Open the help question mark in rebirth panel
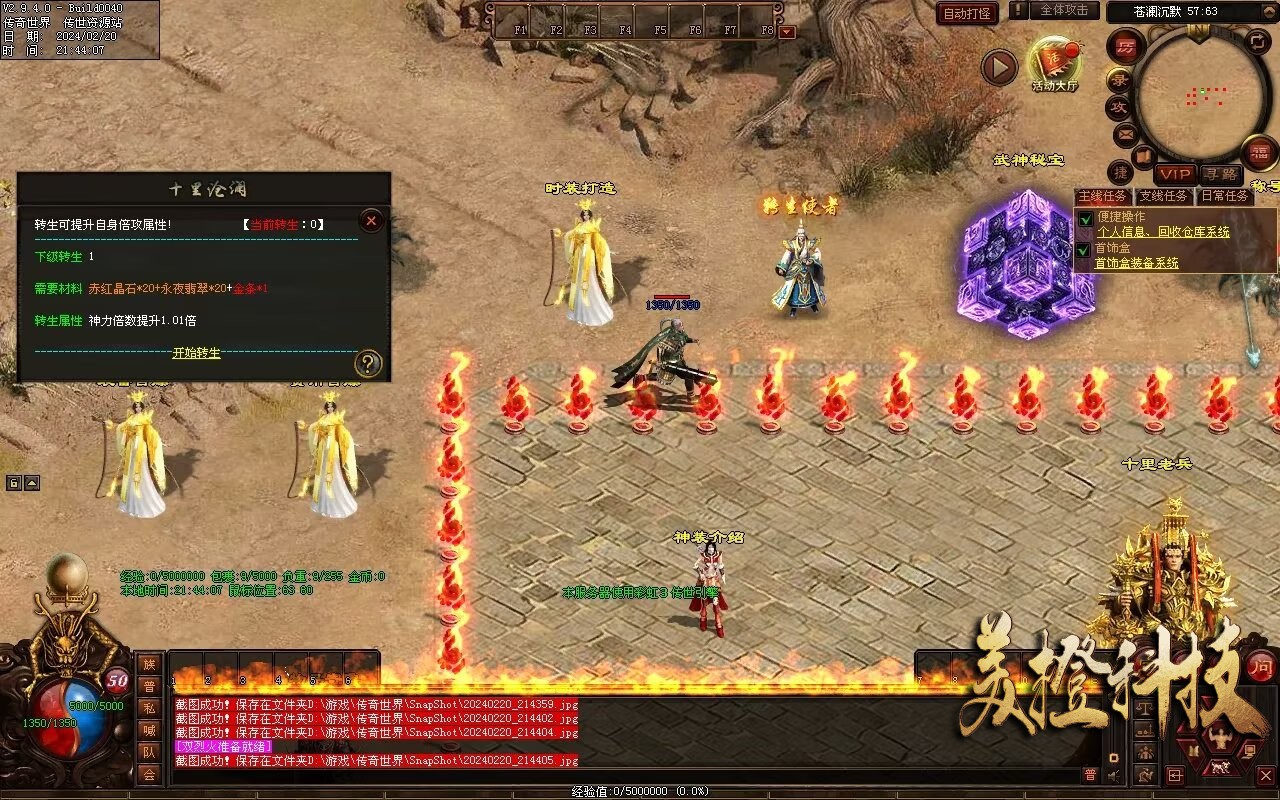 [x=368, y=364]
